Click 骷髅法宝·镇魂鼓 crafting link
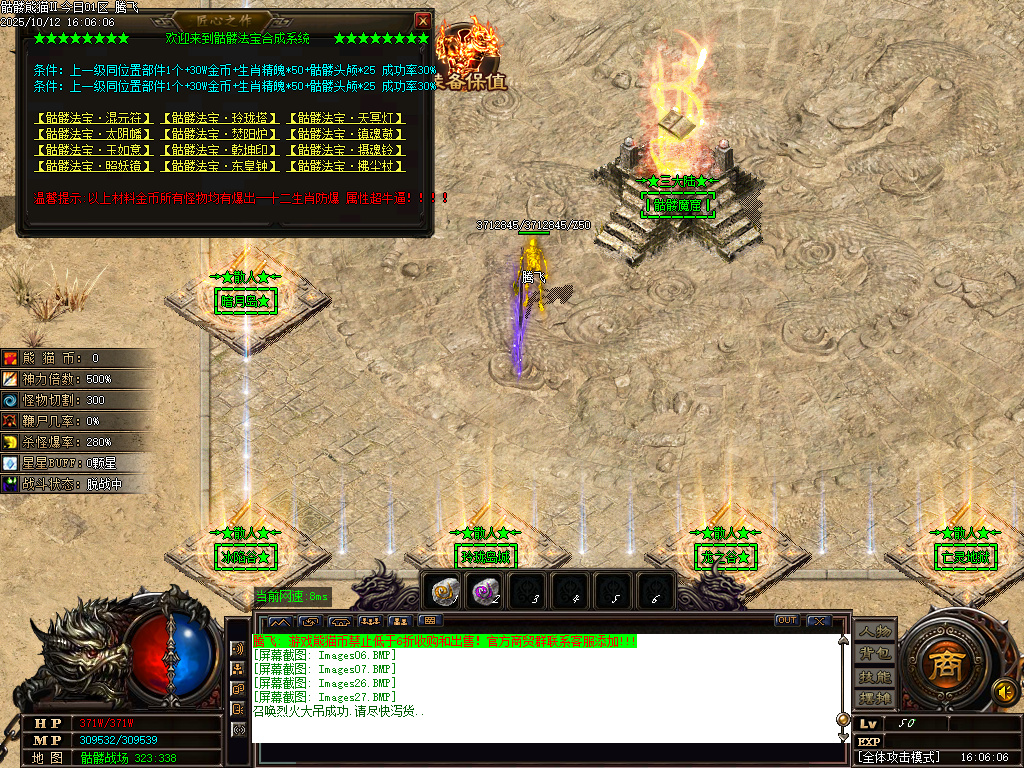 (346, 134)
